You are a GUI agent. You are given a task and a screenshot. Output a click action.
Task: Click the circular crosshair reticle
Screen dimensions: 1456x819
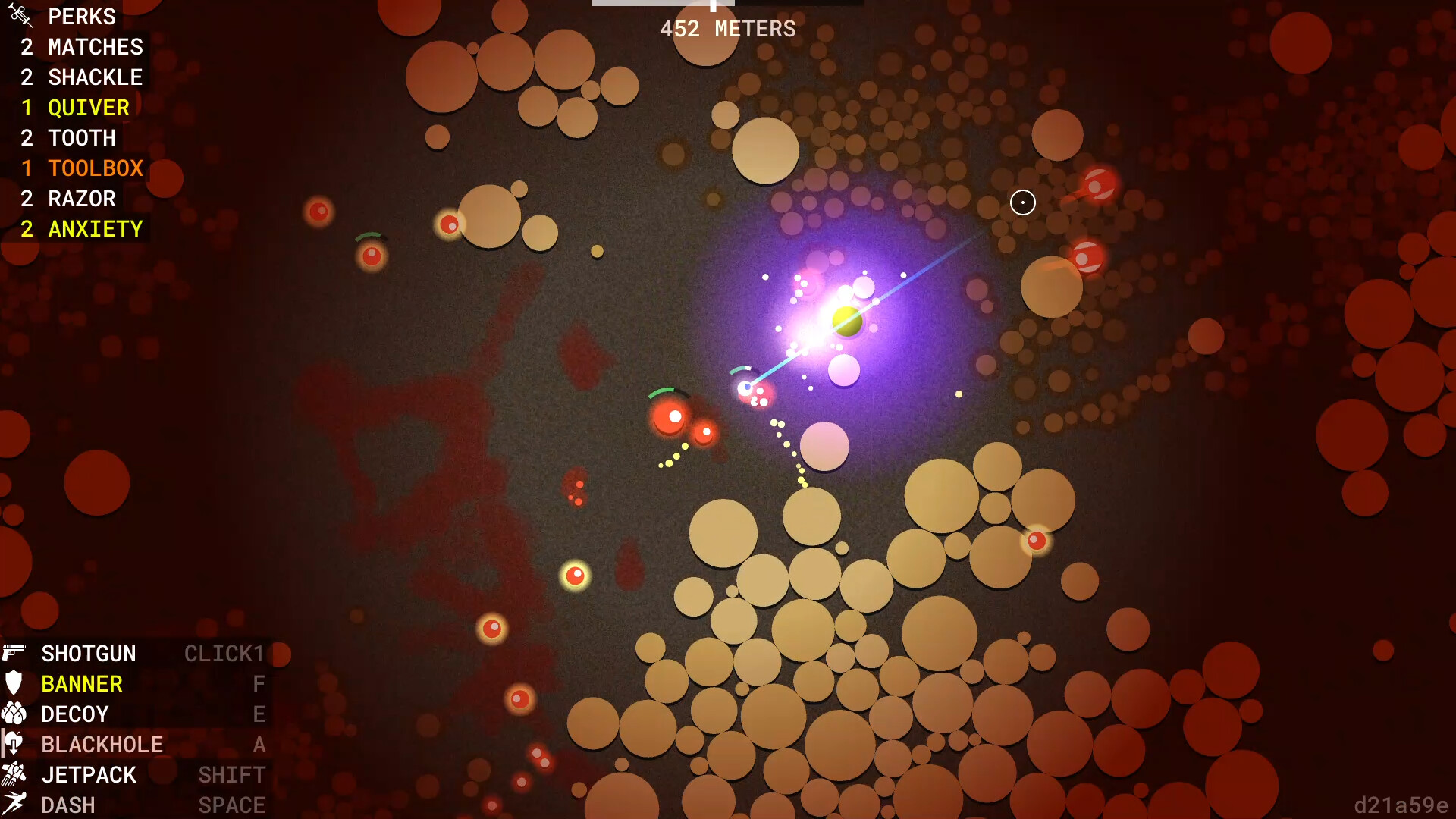[x=1022, y=202]
